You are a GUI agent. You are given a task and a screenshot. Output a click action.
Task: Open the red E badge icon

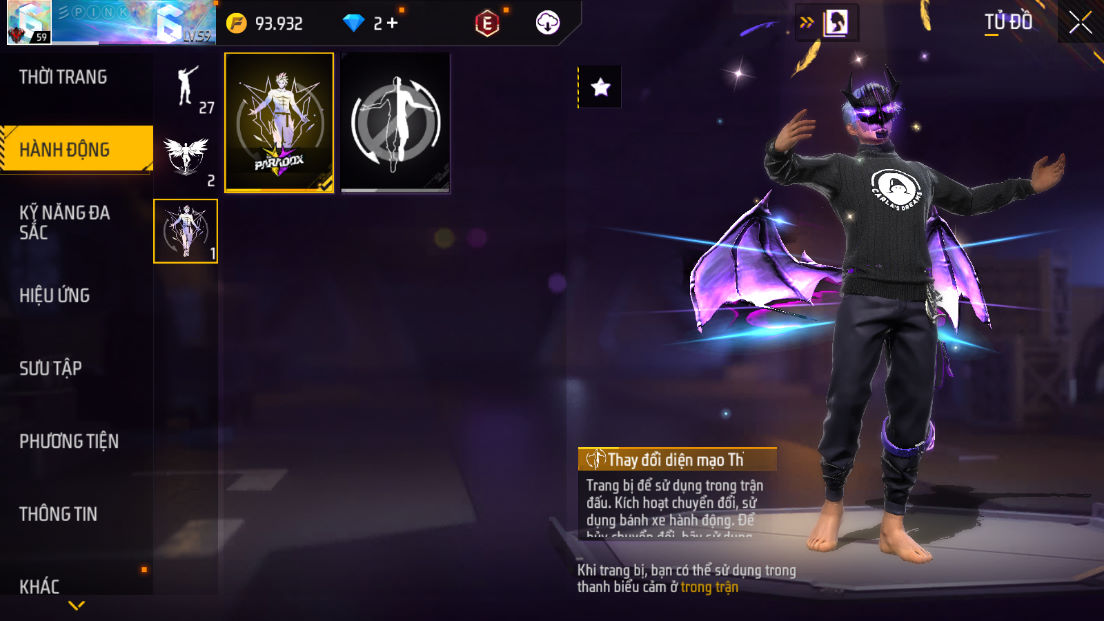487,23
